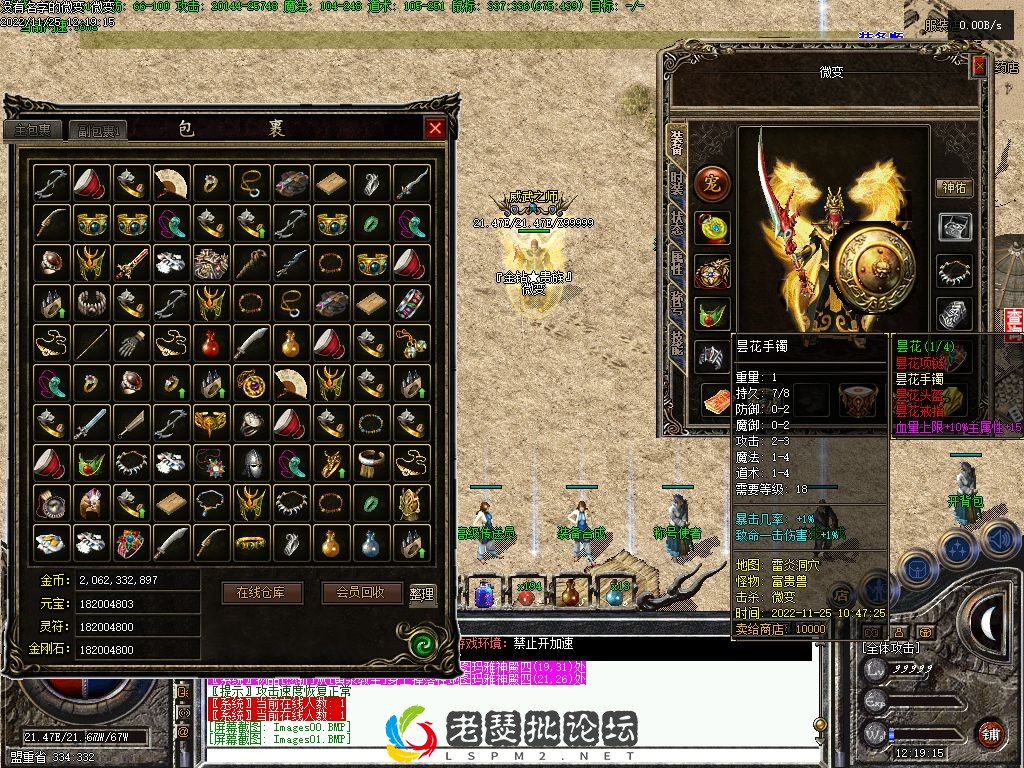Switch to the 副包裹1 tab
Image resolution: width=1024 pixels, height=768 pixels.
click(x=98, y=130)
